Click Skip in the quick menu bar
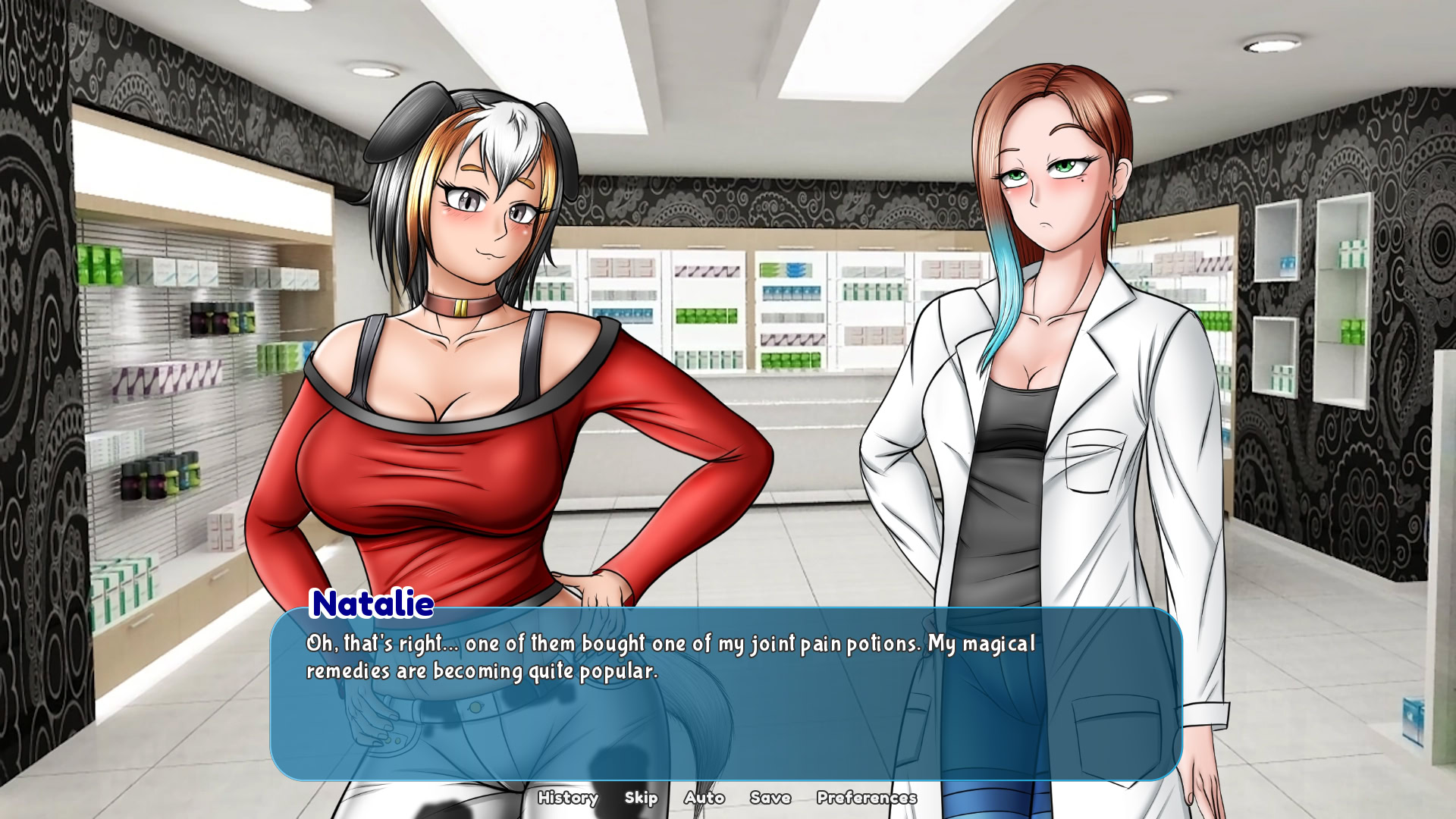The width and height of the screenshot is (1456, 819). 642,798
